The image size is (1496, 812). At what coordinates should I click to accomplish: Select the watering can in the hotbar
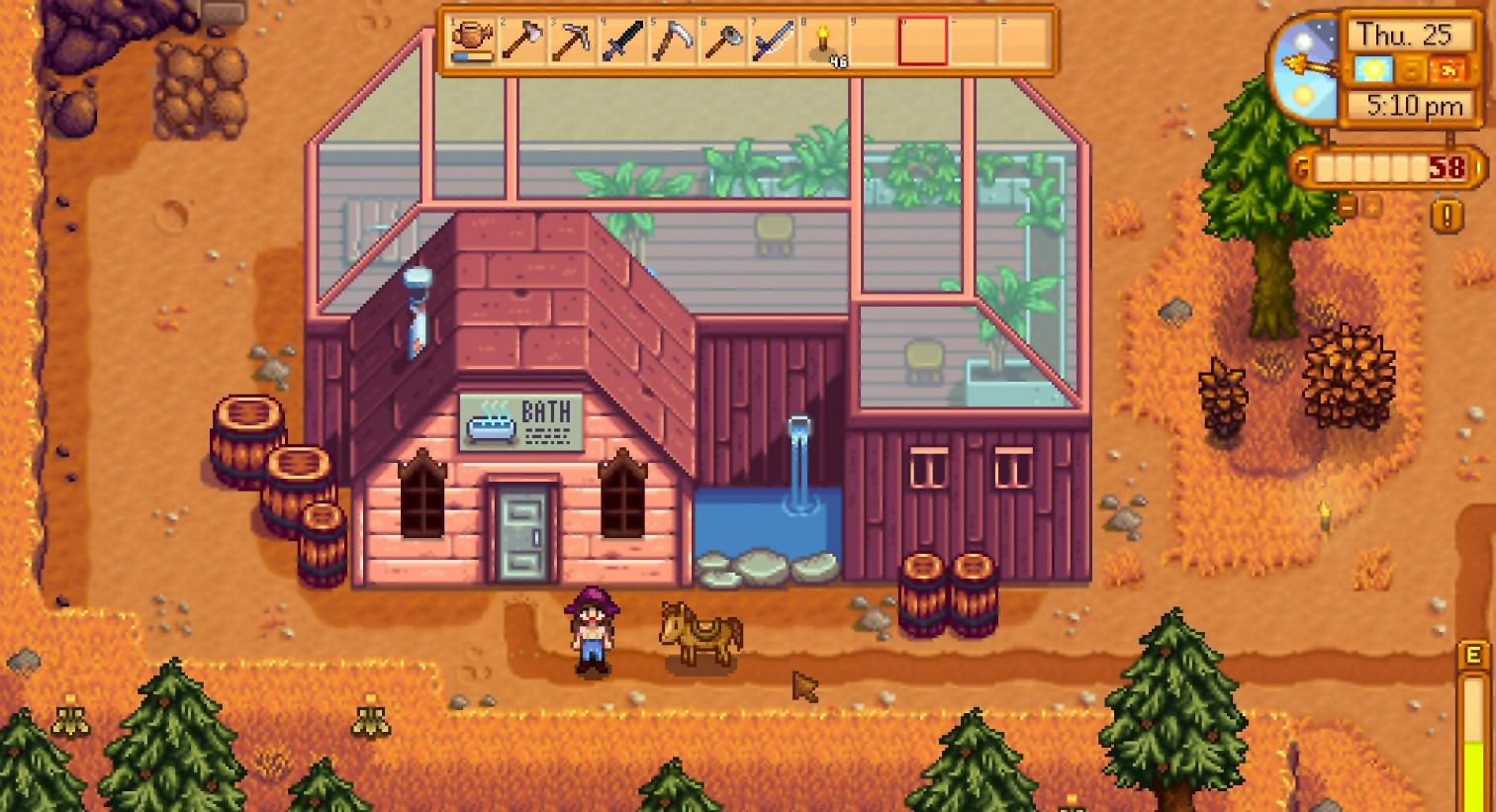tap(472, 42)
